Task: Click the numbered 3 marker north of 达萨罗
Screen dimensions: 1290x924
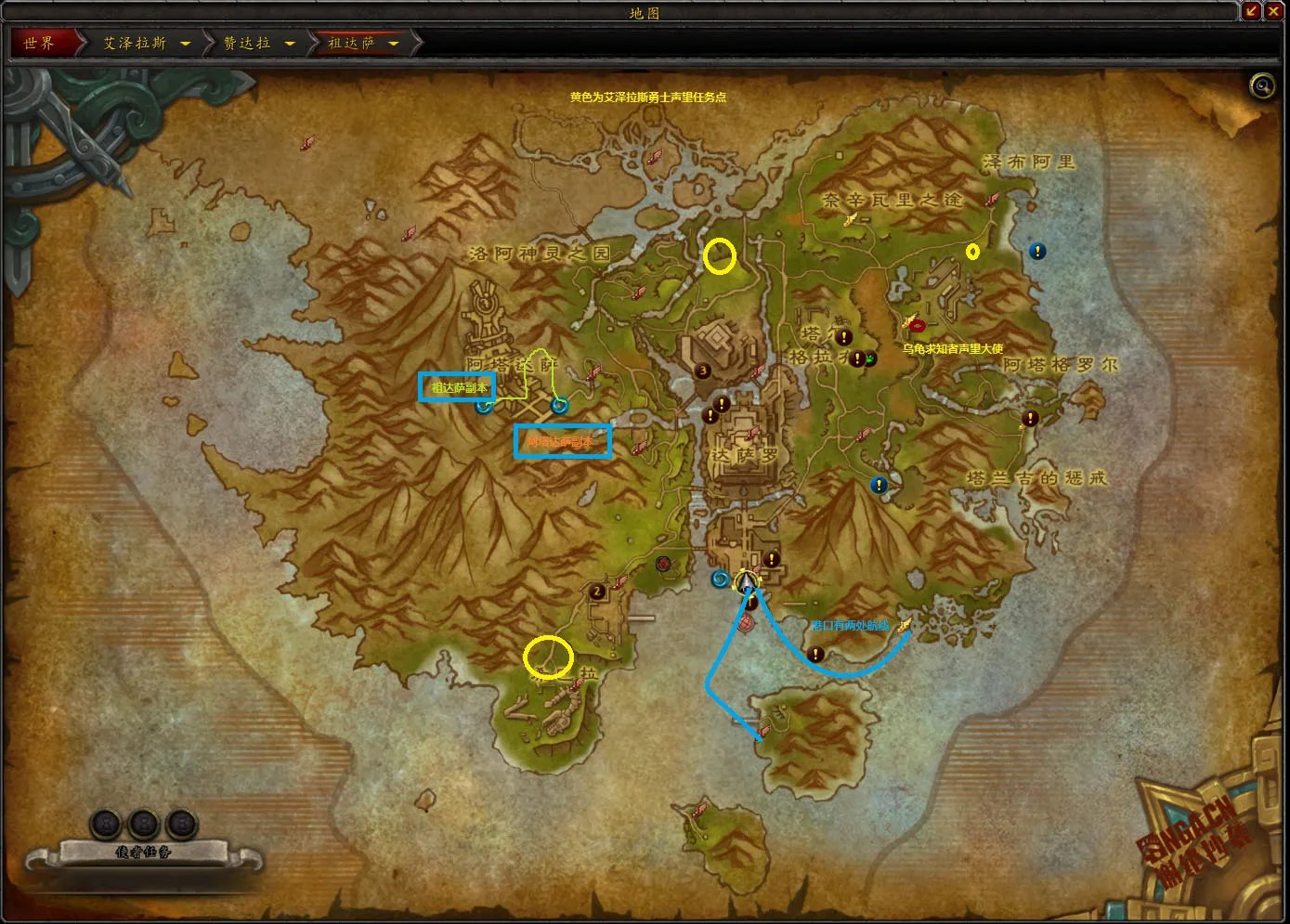Action: [703, 371]
